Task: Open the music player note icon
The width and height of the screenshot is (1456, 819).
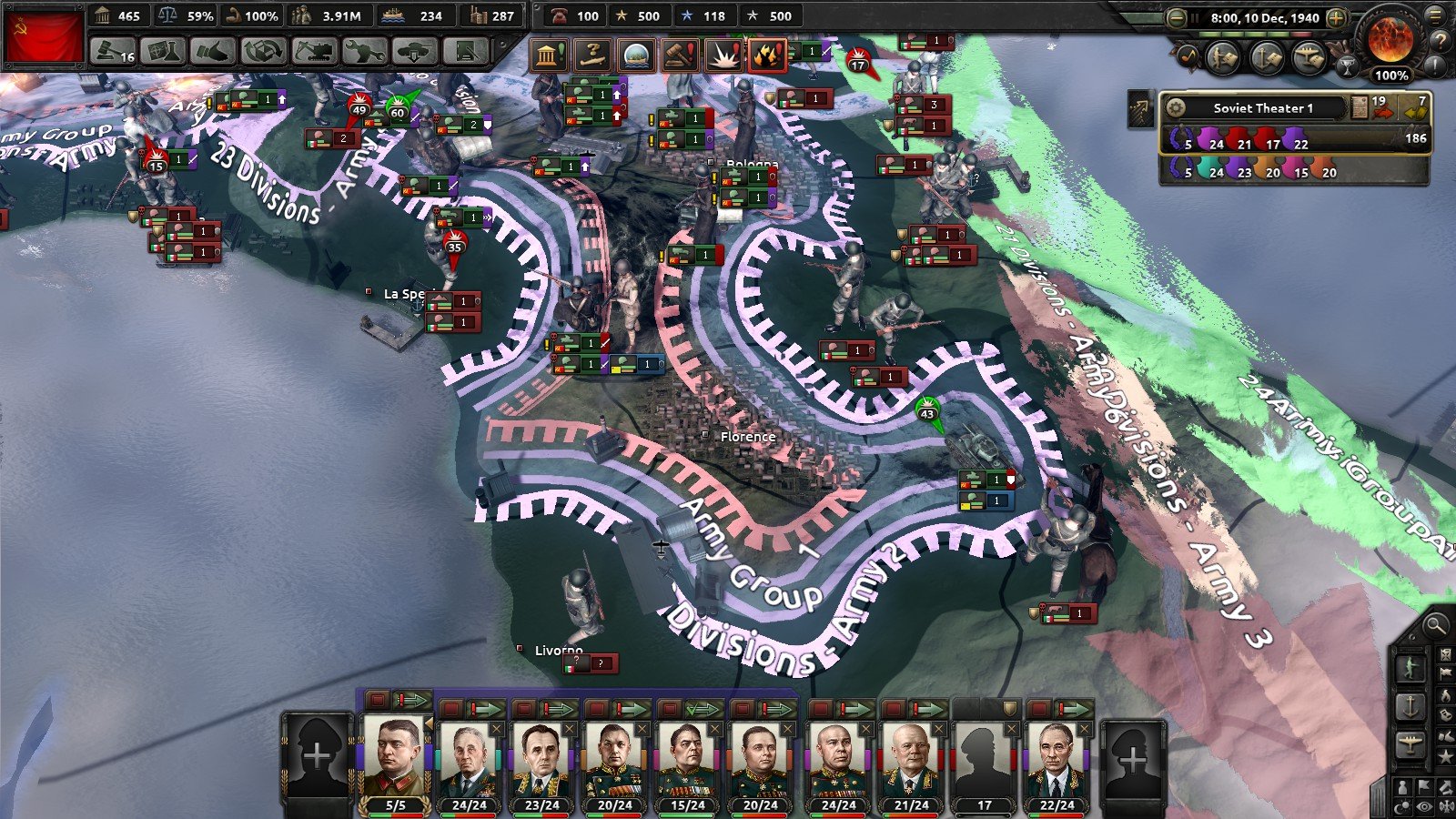Action: pos(1188,57)
